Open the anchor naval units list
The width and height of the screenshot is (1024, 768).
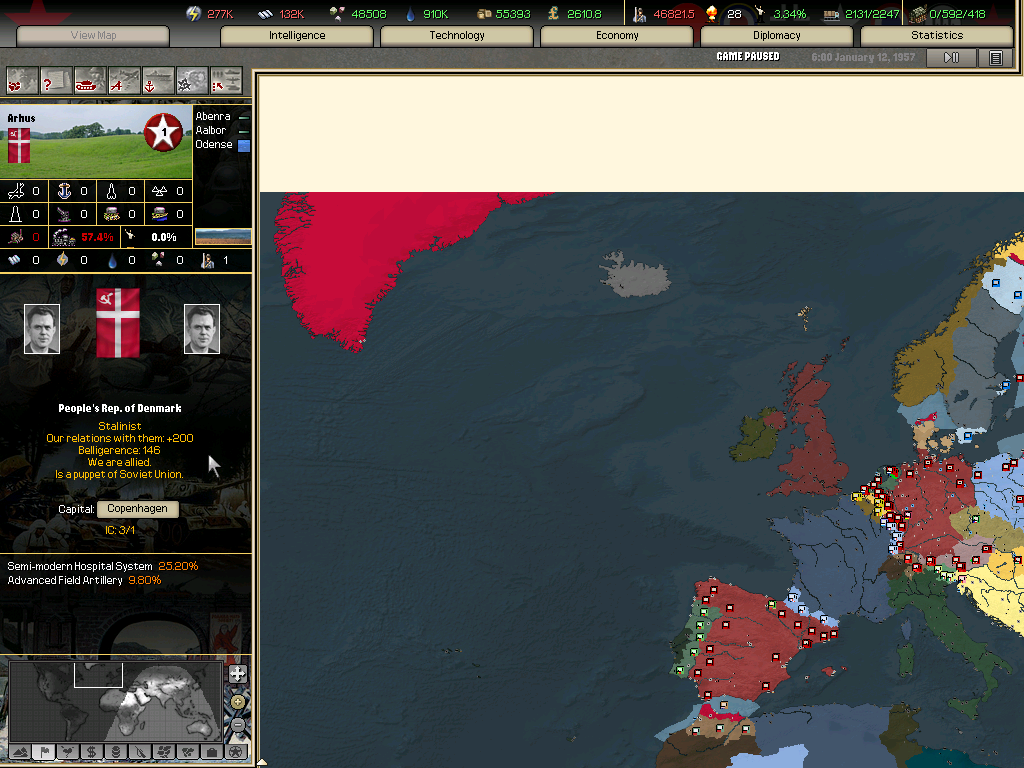(x=158, y=80)
